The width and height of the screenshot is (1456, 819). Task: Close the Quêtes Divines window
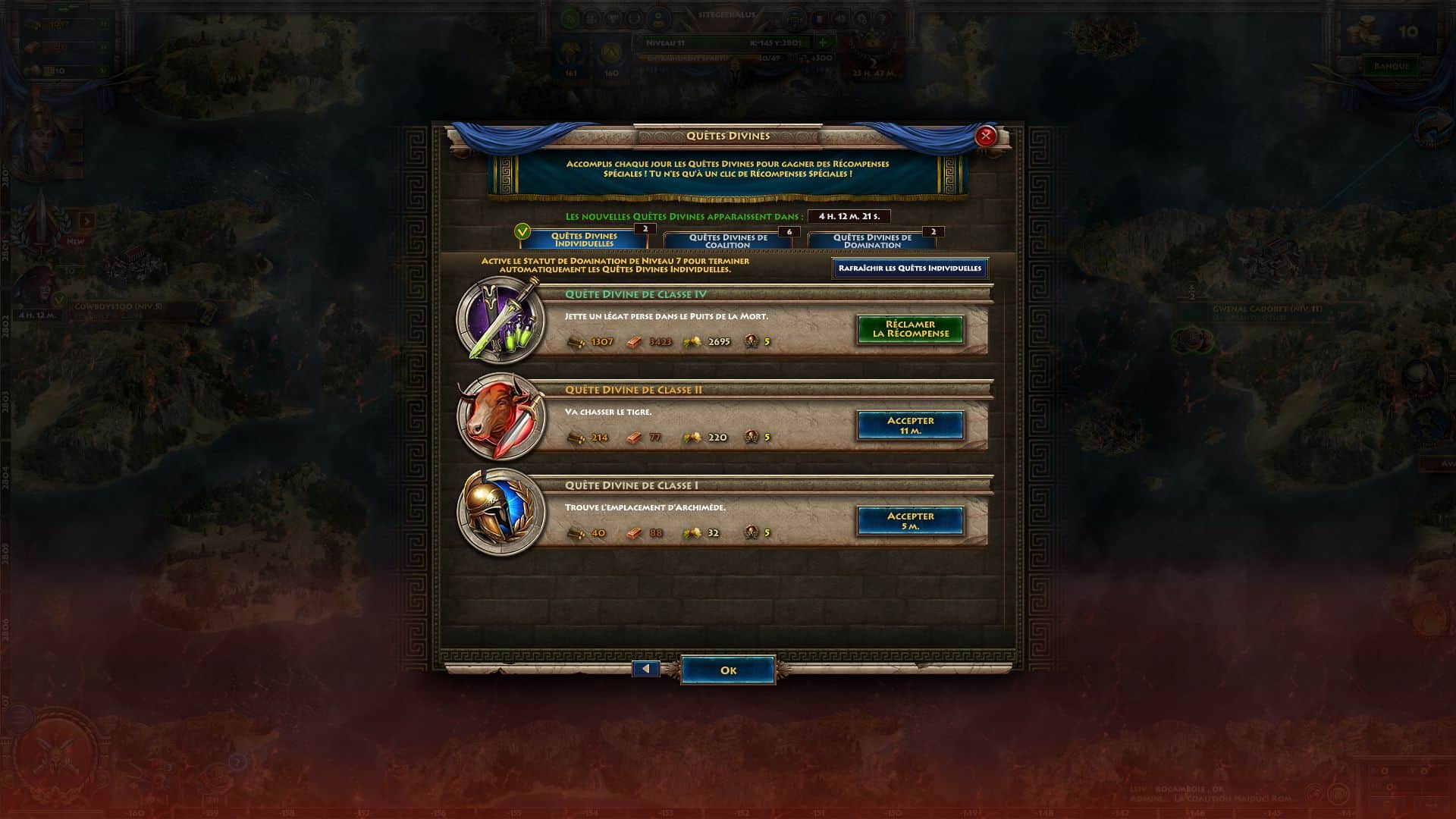[x=985, y=136]
